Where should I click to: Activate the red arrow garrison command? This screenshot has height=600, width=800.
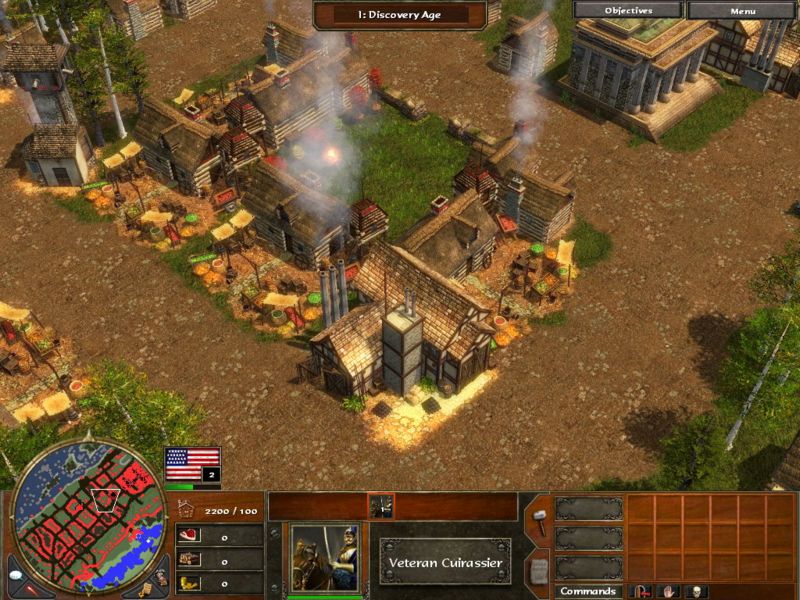(639, 591)
